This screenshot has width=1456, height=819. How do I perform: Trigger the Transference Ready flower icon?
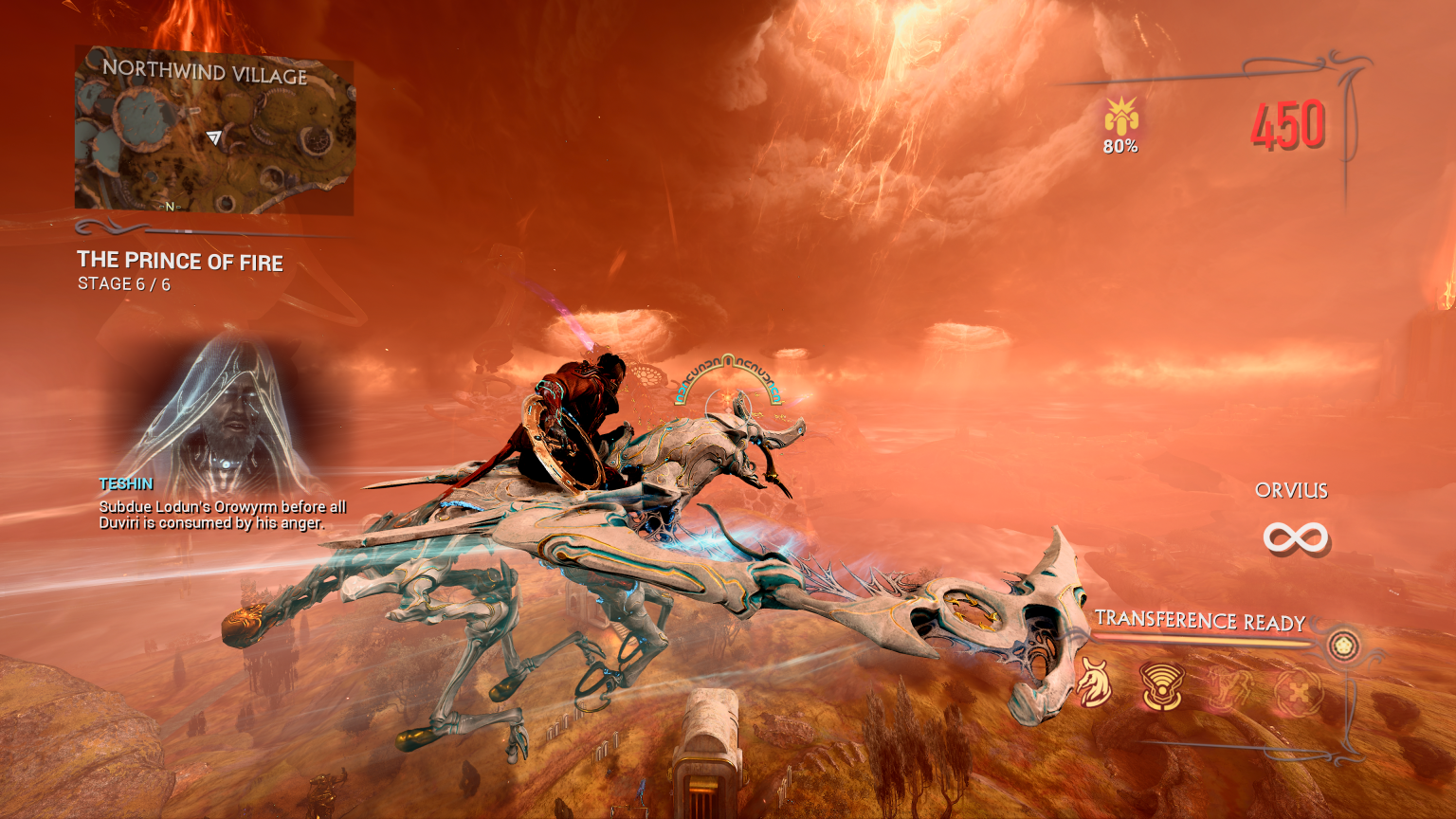point(1342,646)
